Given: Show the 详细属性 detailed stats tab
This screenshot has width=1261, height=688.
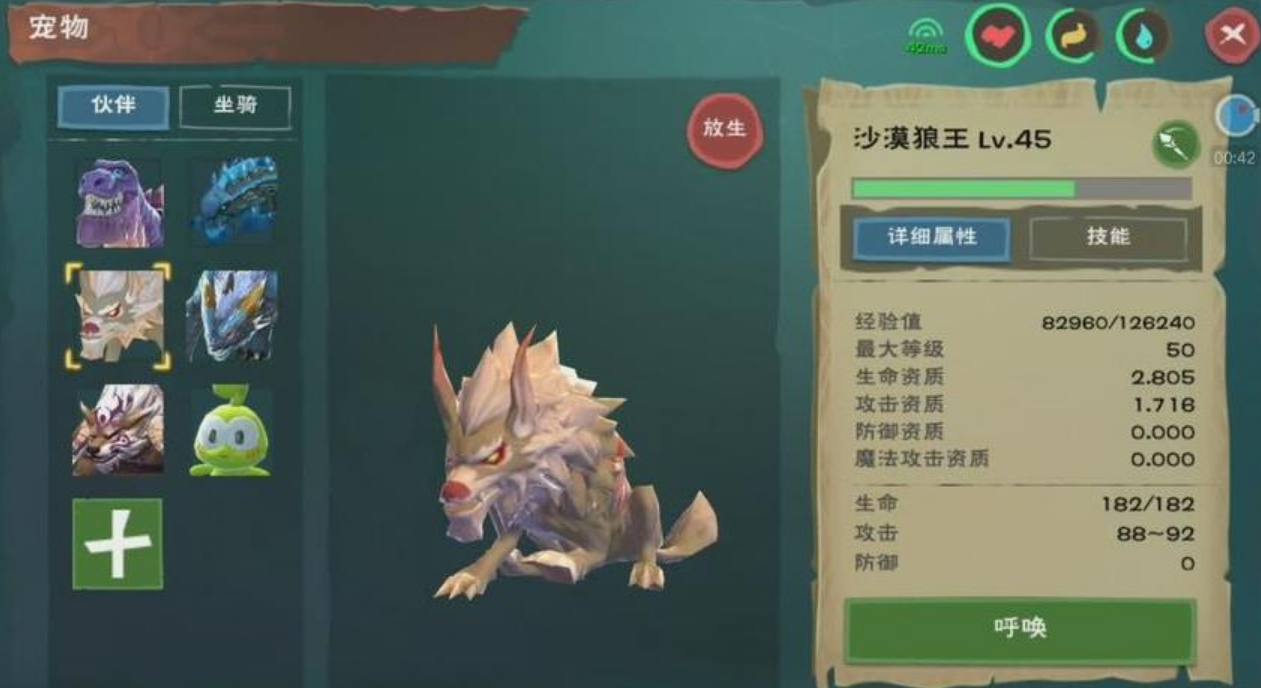Looking at the screenshot, I should pyautogui.click(x=932, y=238).
